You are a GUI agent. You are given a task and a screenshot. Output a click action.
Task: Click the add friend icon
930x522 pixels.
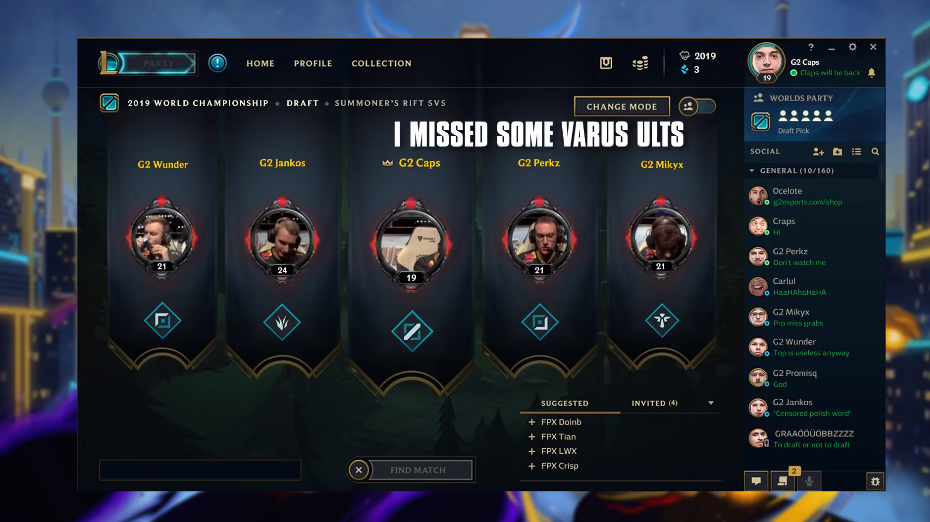coord(818,152)
